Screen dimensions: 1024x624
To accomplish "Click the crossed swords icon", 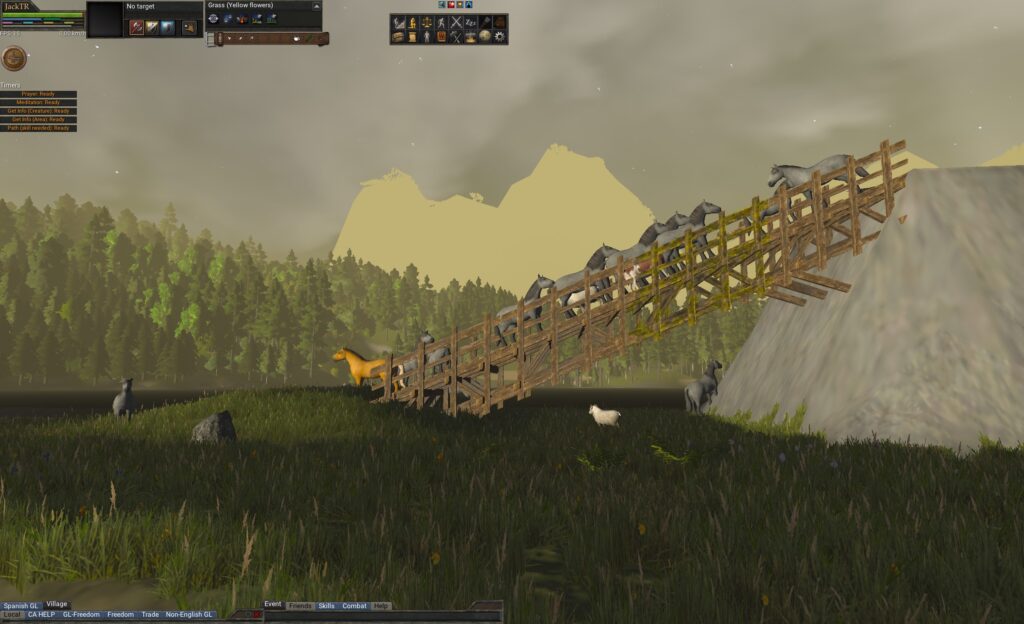I will click(456, 22).
